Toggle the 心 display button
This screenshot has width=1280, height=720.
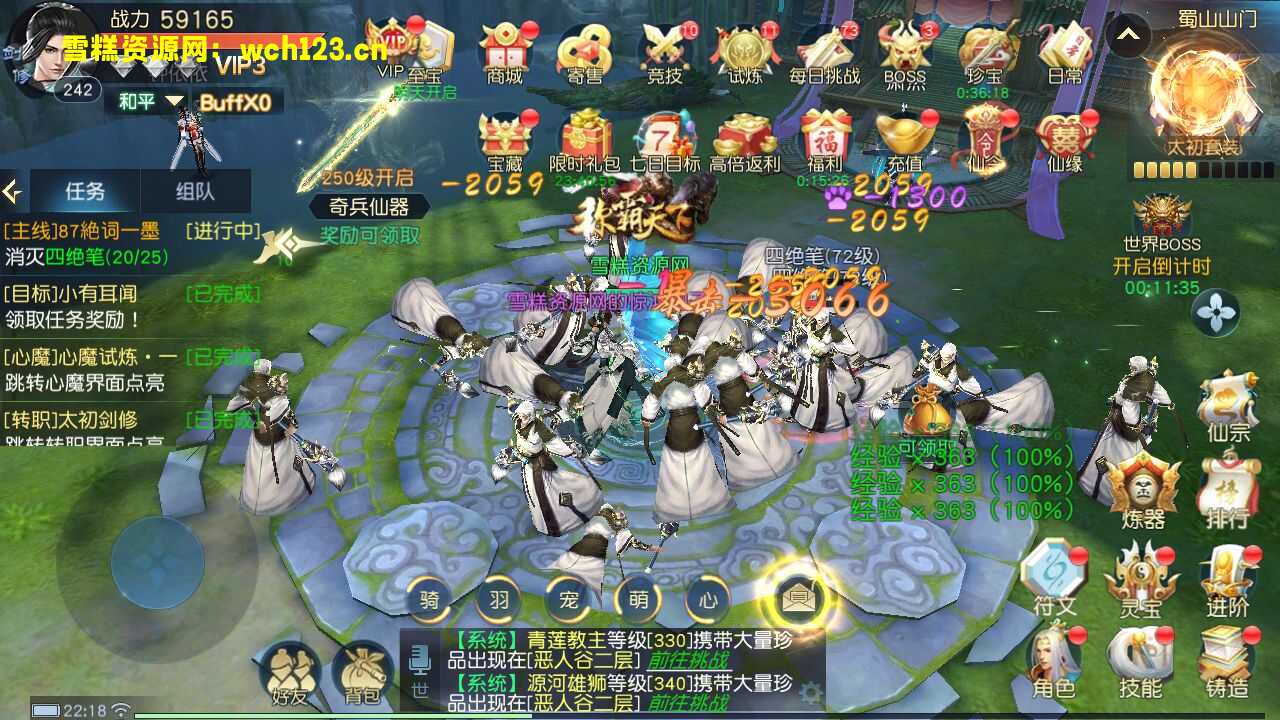click(x=707, y=601)
